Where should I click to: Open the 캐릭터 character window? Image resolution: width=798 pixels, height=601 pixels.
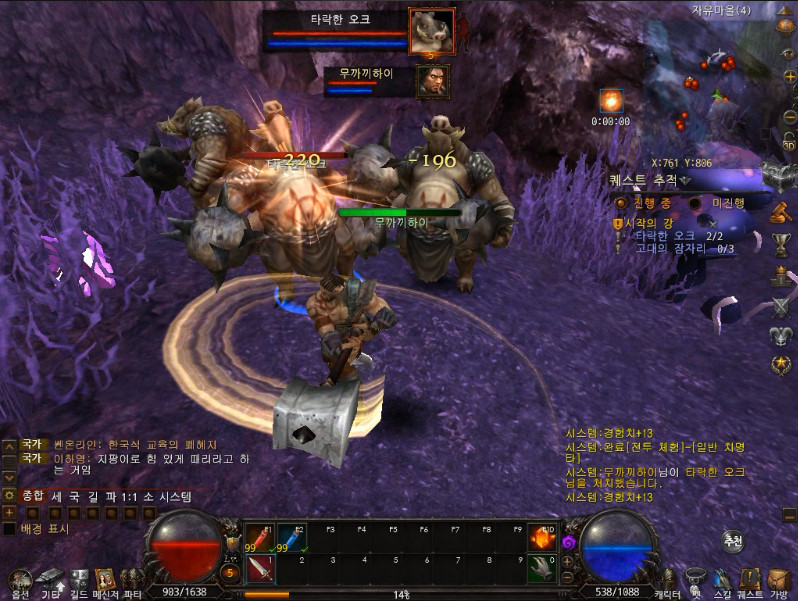point(667,581)
